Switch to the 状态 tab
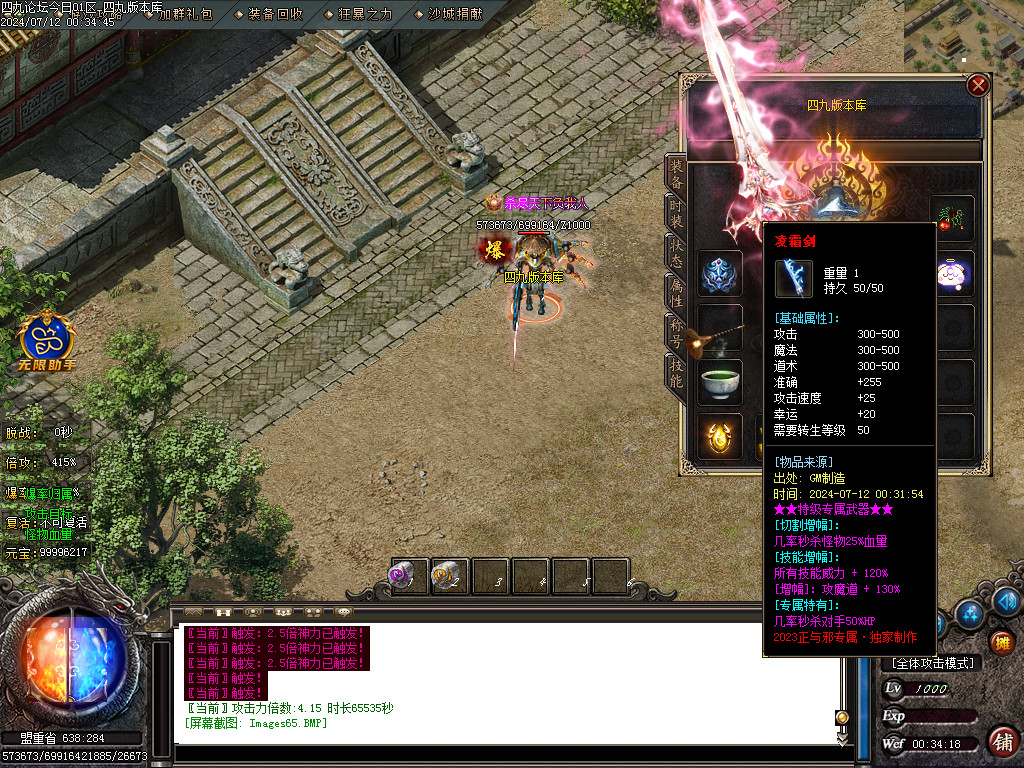 [x=676, y=252]
